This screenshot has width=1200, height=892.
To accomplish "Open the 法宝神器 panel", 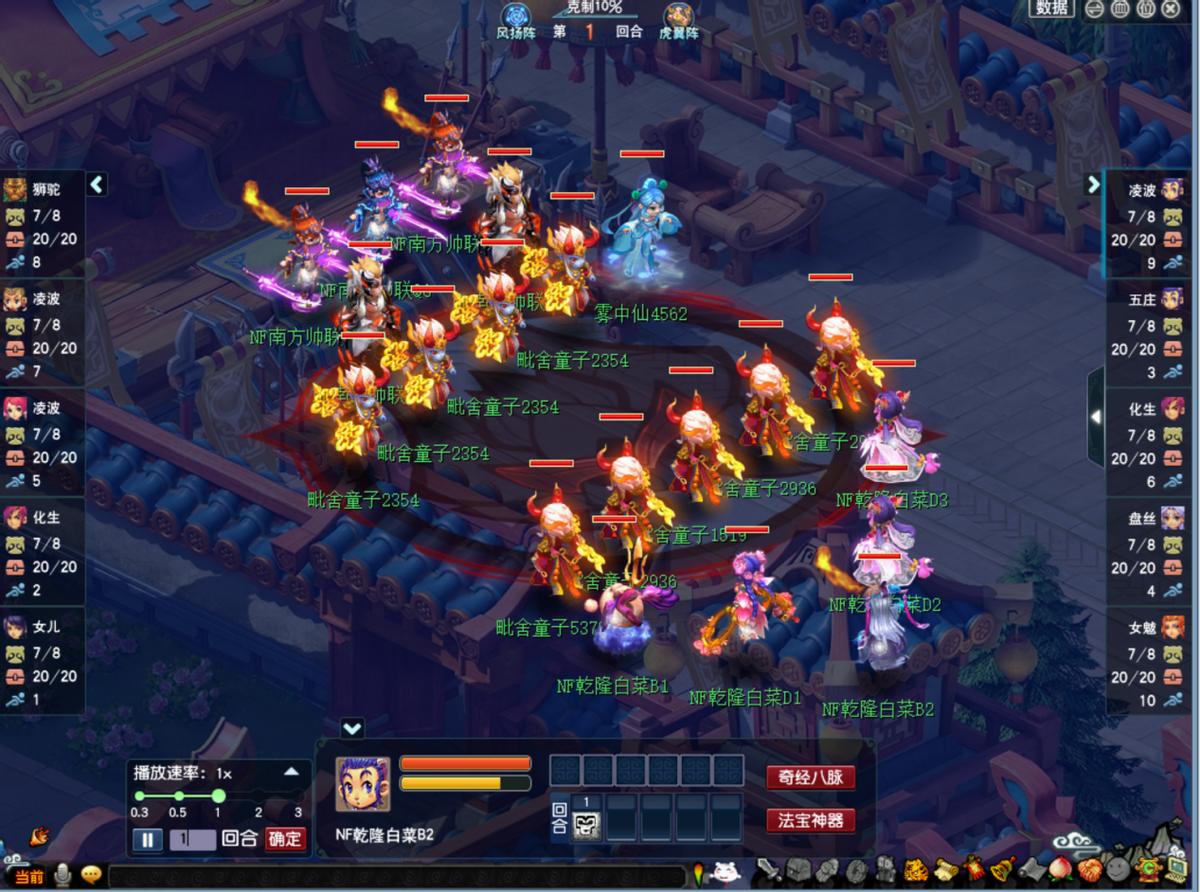I will tap(810, 821).
